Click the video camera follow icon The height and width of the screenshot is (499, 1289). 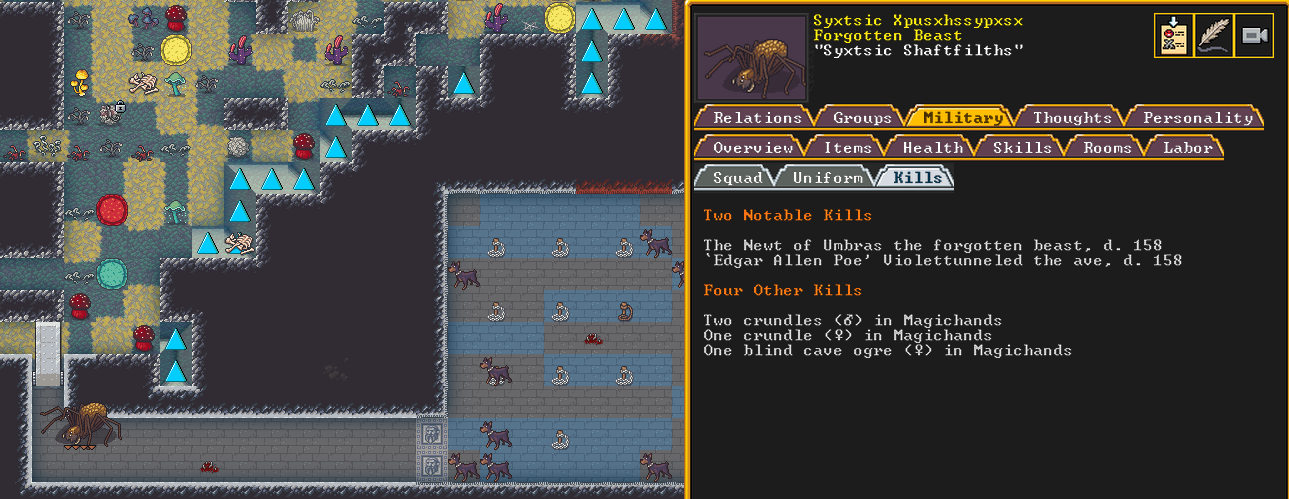point(1254,36)
